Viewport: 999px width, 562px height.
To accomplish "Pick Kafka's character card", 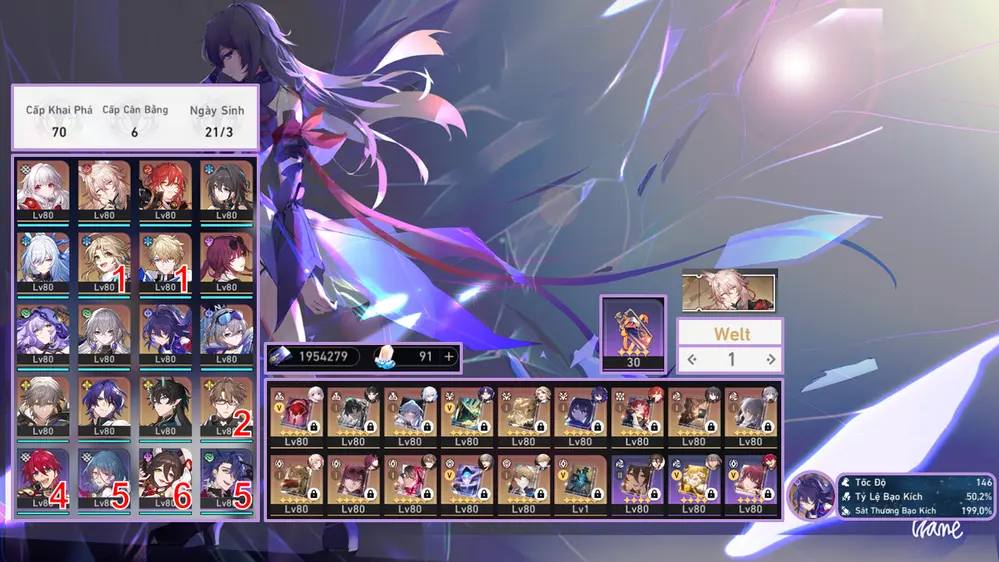I will pos(226,260).
